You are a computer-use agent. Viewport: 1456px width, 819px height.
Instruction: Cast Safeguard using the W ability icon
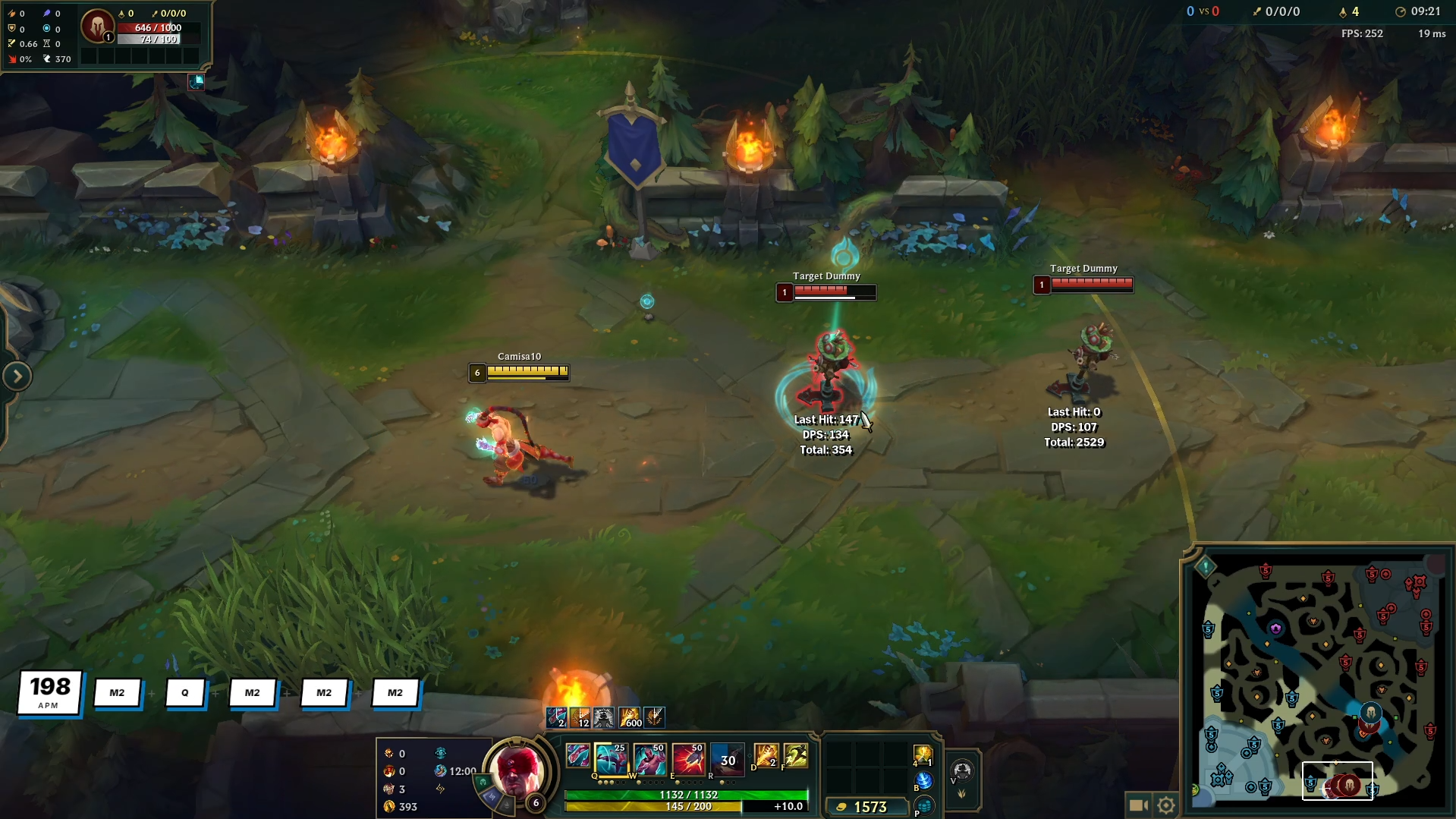coord(649,758)
